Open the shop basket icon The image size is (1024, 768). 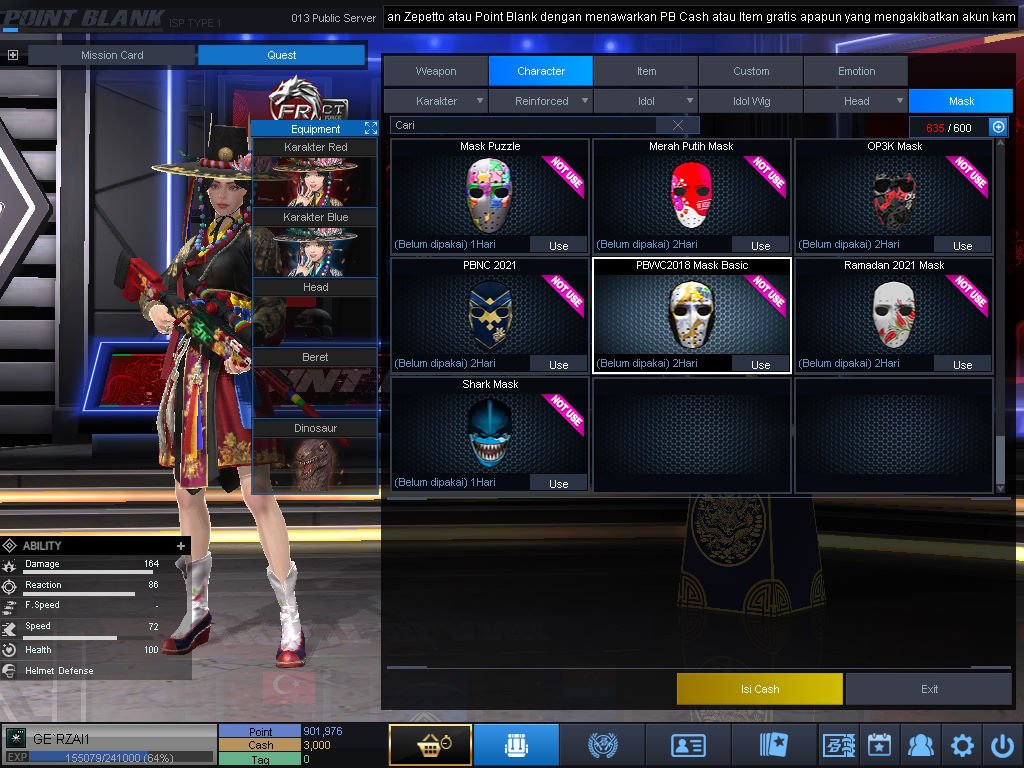click(430, 745)
